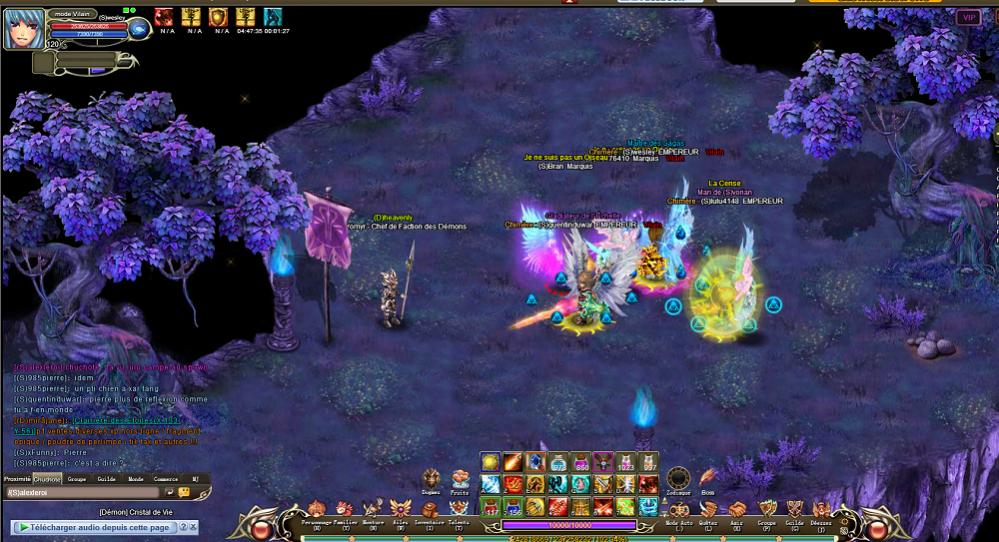Switch chat to the Commerce tab
This screenshot has height=542, width=999.
[165, 479]
